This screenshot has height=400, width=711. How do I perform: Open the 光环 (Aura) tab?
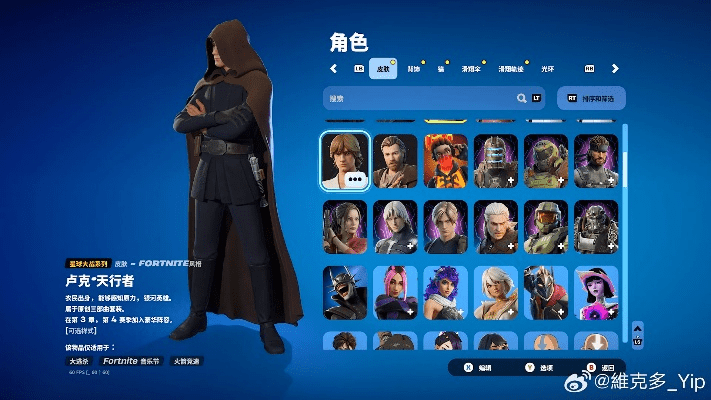[x=548, y=68]
